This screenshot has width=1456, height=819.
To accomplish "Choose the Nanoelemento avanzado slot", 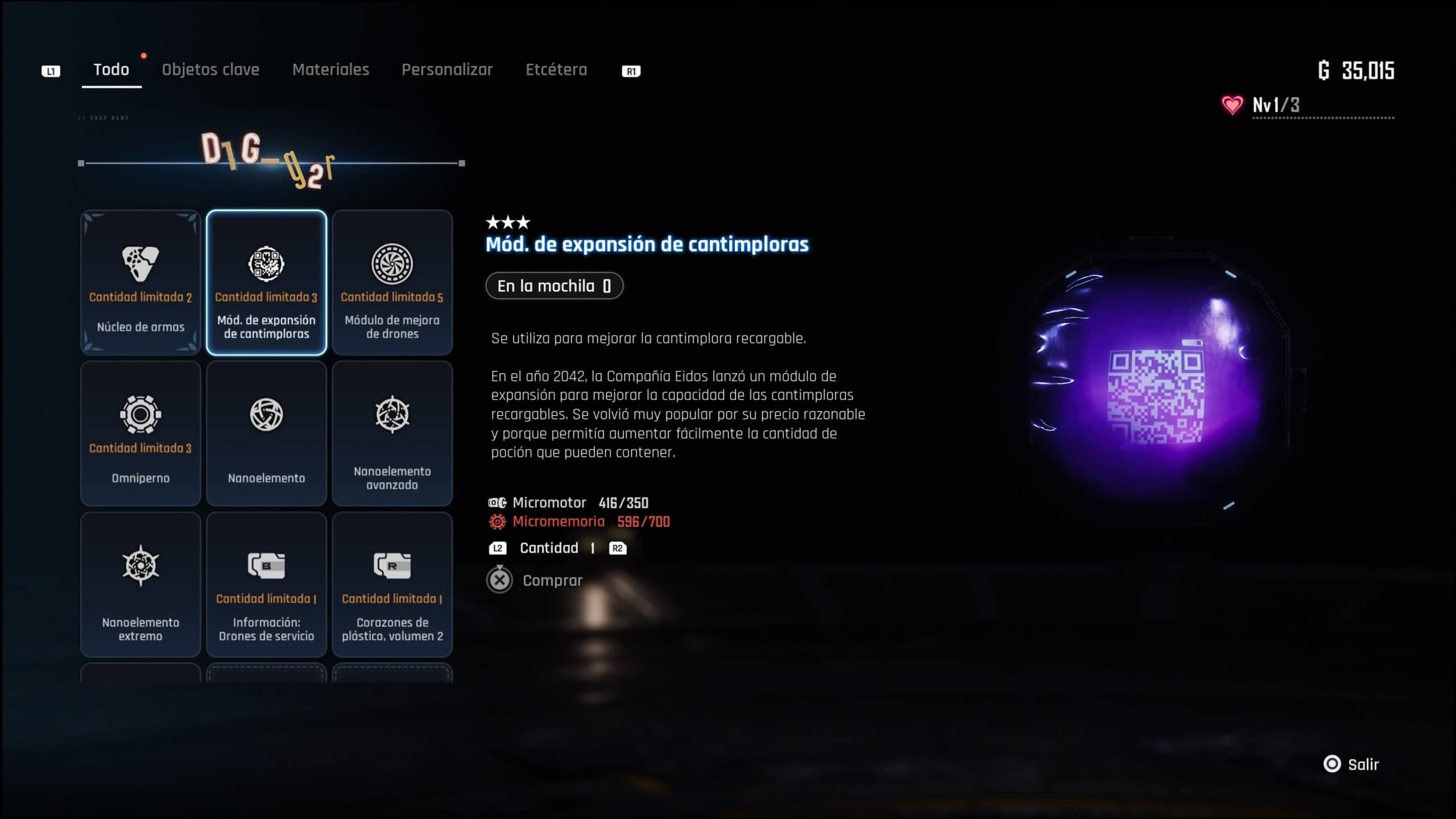I will coord(392,433).
